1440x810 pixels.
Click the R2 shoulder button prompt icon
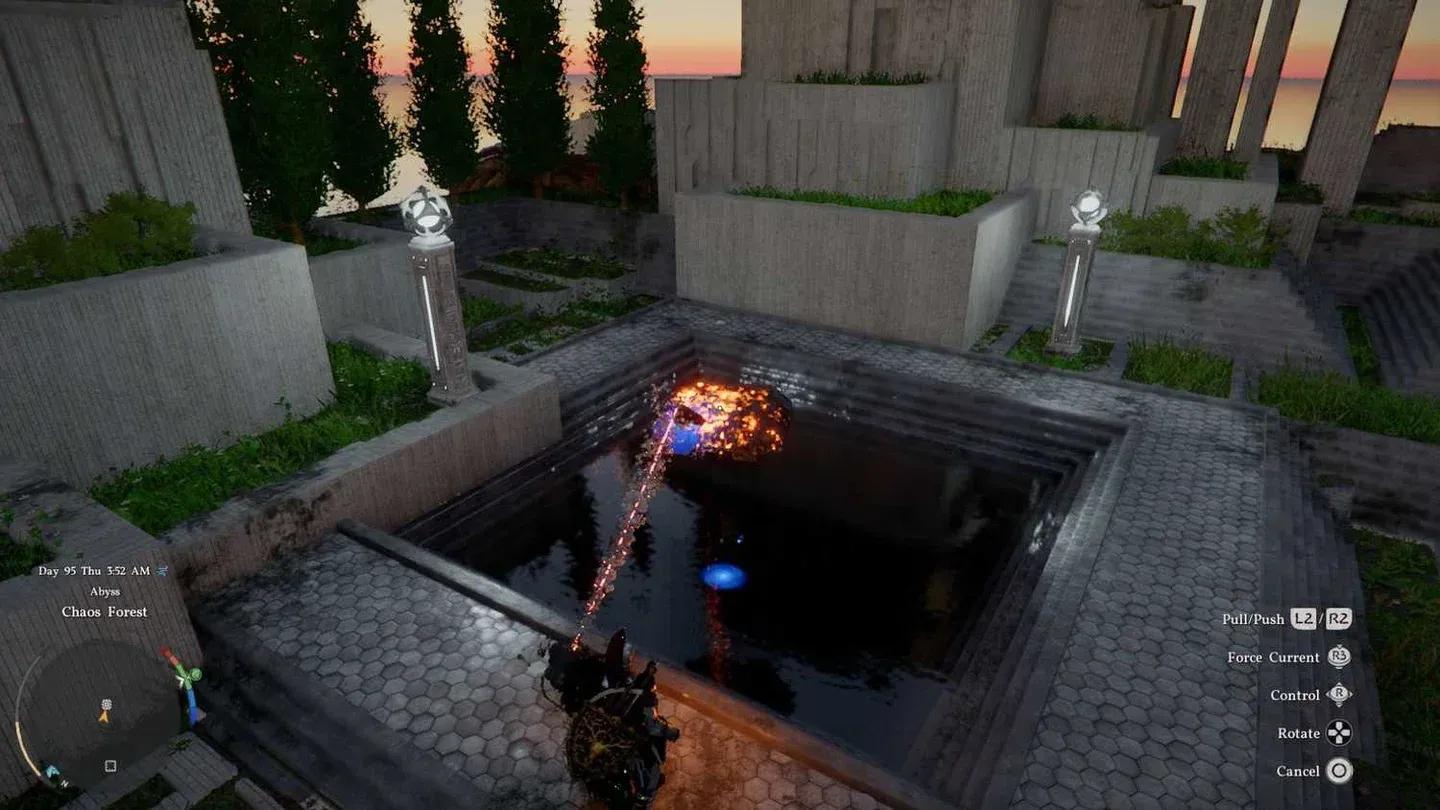pos(1338,620)
